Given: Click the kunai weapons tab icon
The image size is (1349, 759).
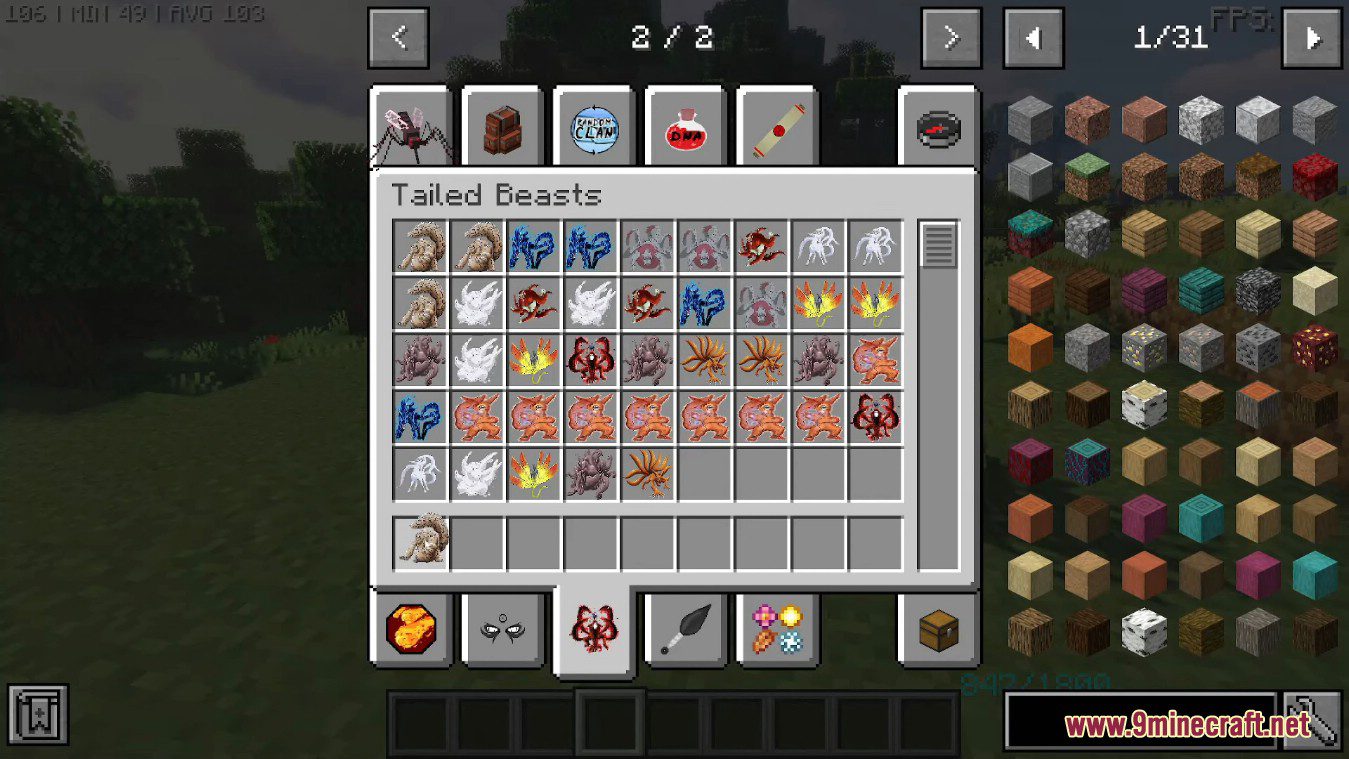Looking at the screenshot, I should pyautogui.click(x=687, y=629).
